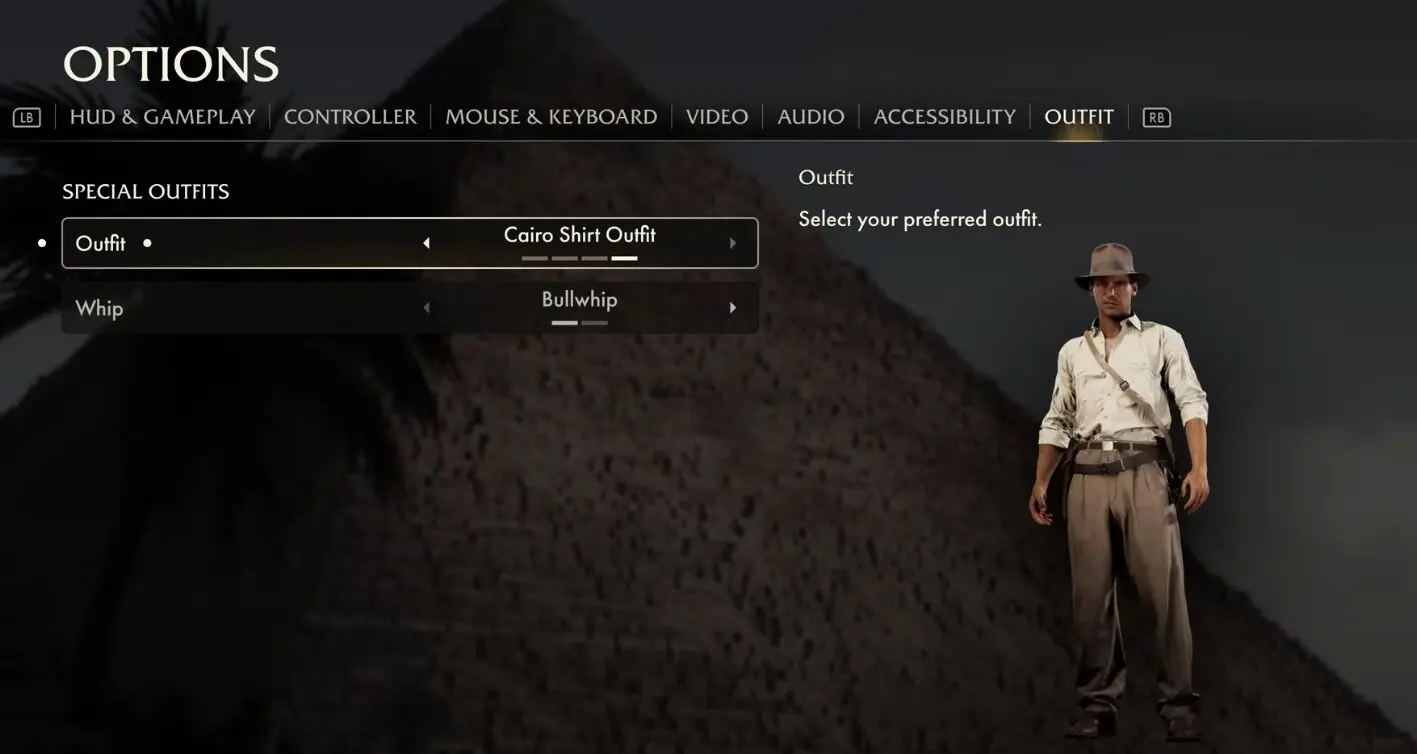The height and width of the screenshot is (754, 1417).
Task: Go to the Mouse & Keyboard tab
Action: pyautogui.click(x=551, y=117)
